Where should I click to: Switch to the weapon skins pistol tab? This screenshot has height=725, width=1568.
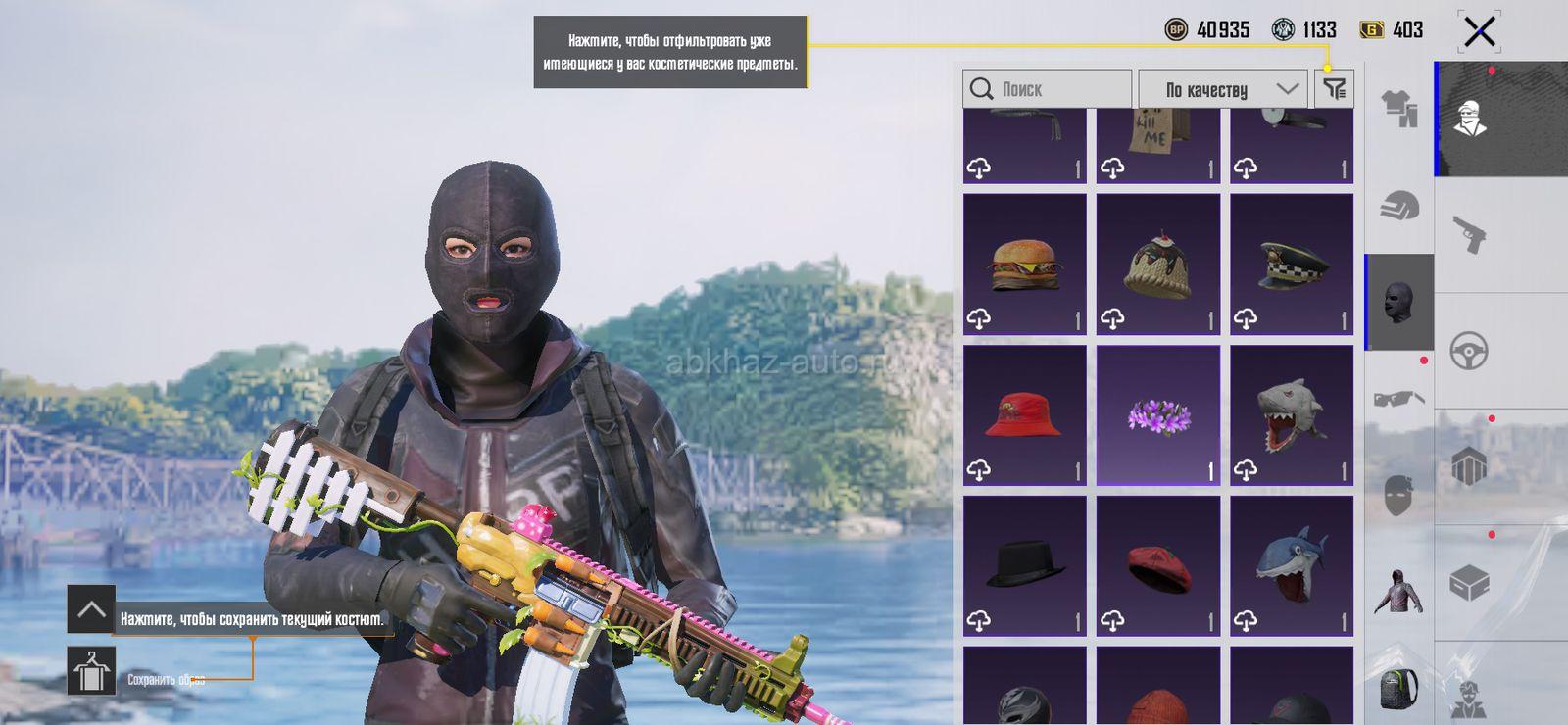click(x=1469, y=235)
